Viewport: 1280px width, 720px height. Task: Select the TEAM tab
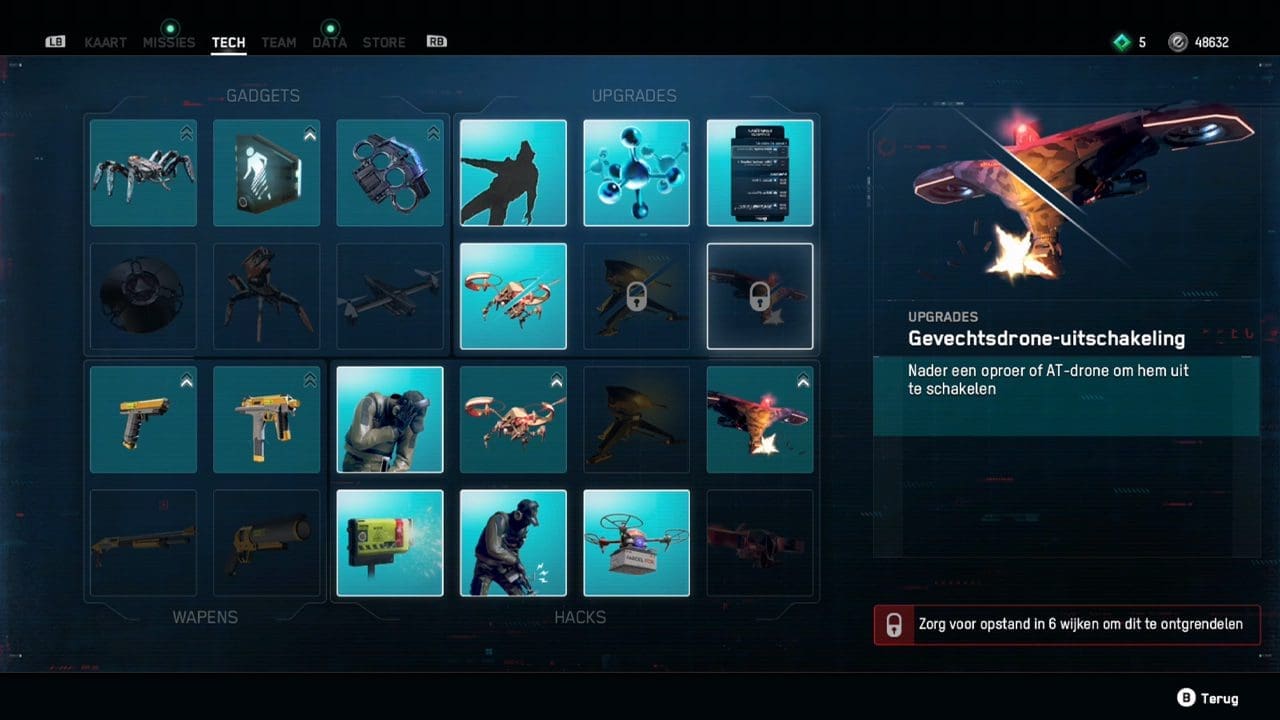(278, 42)
